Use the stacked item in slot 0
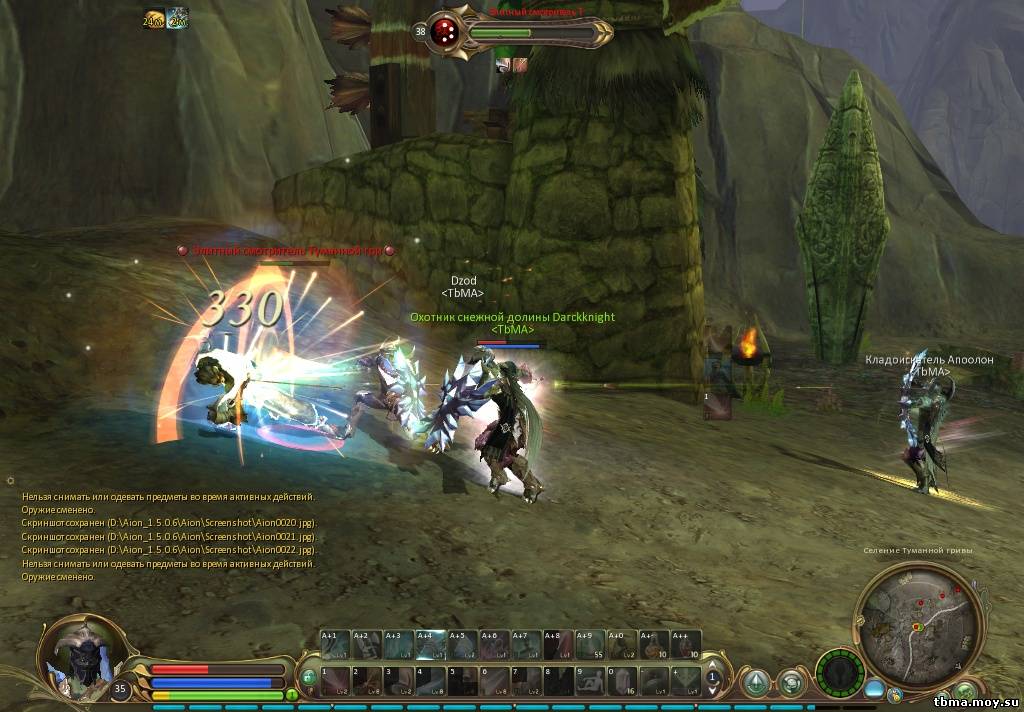This screenshot has width=1024, height=712. 624,680
